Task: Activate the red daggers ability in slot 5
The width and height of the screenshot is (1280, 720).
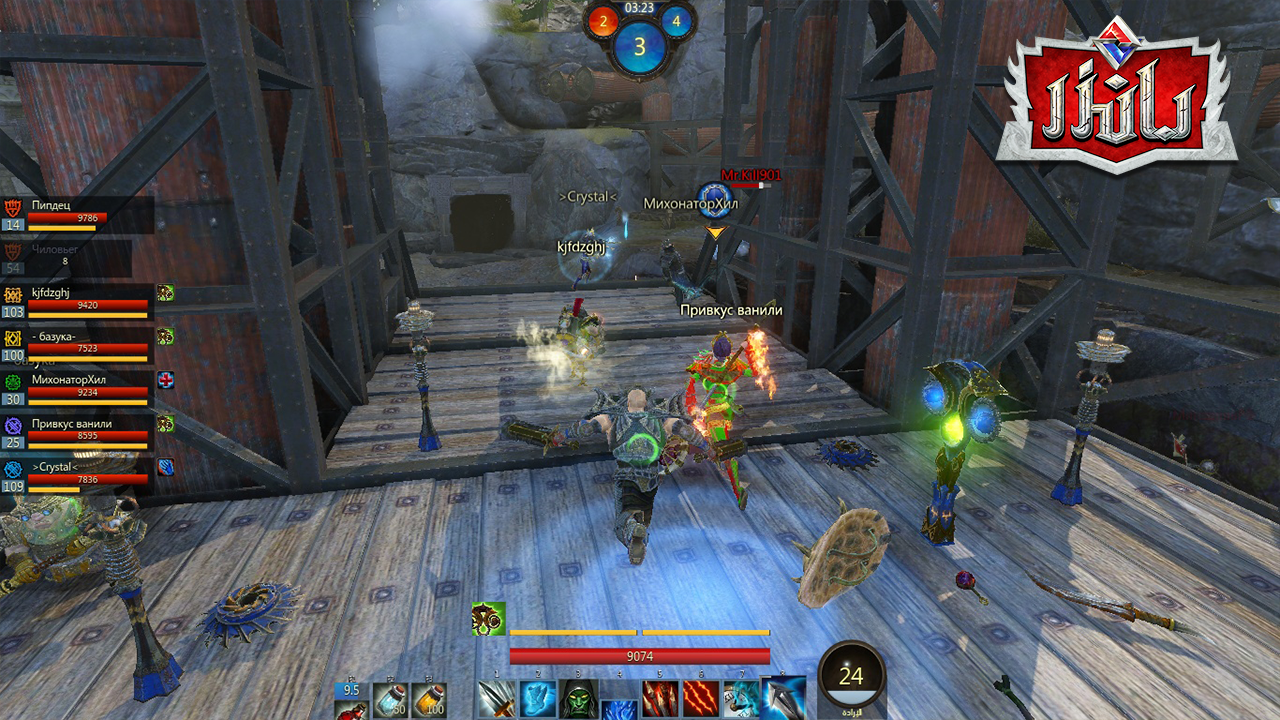Action: [x=660, y=699]
